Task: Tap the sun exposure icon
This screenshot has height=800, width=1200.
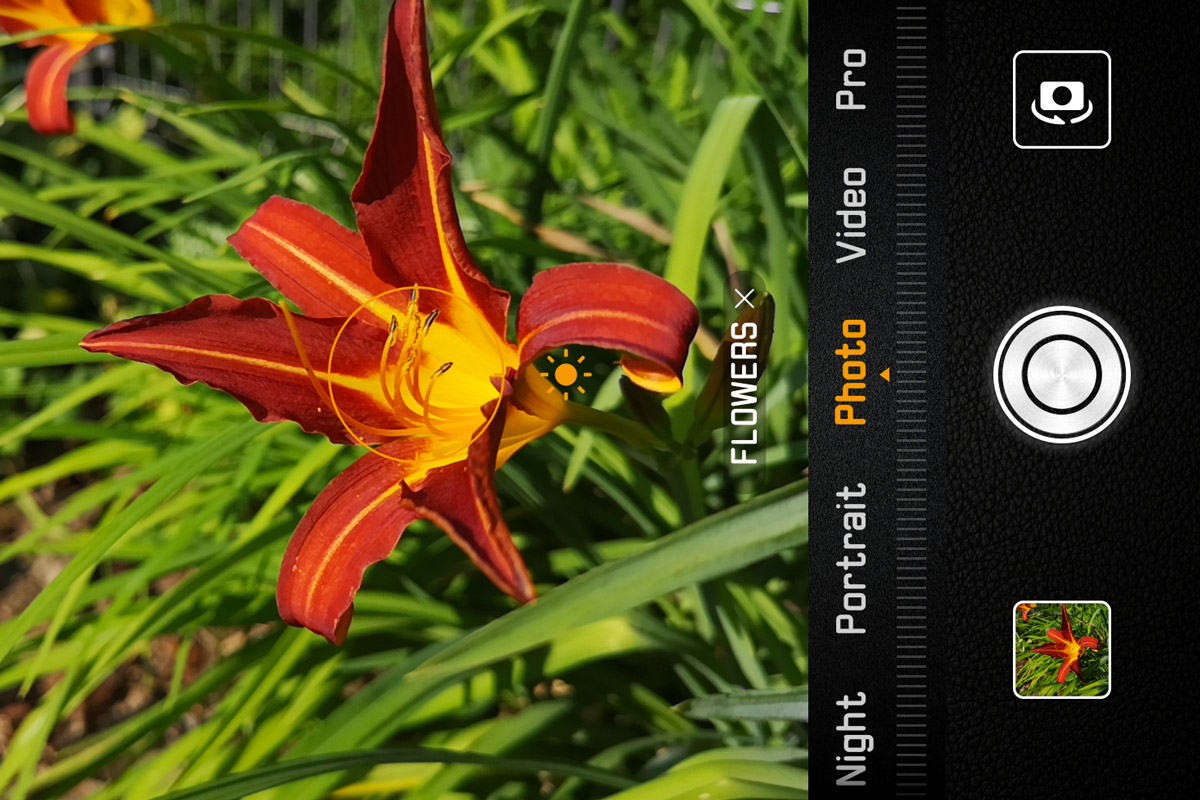Action: coord(566,375)
